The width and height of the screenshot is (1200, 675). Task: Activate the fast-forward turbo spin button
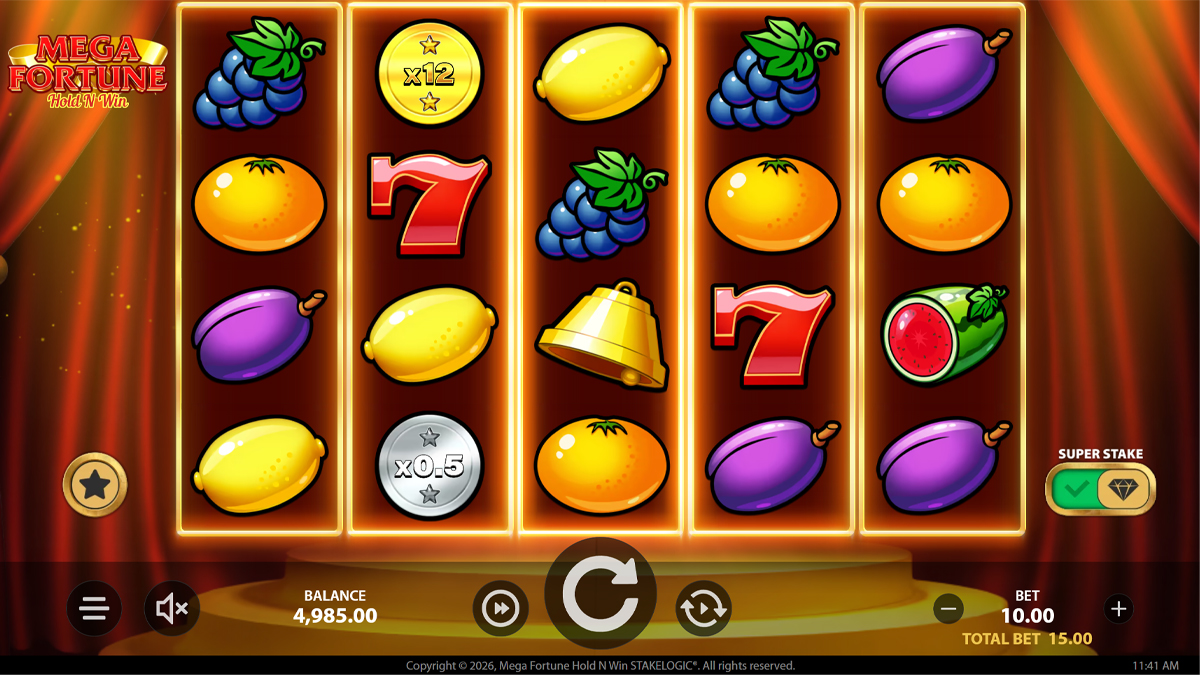pos(500,608)
